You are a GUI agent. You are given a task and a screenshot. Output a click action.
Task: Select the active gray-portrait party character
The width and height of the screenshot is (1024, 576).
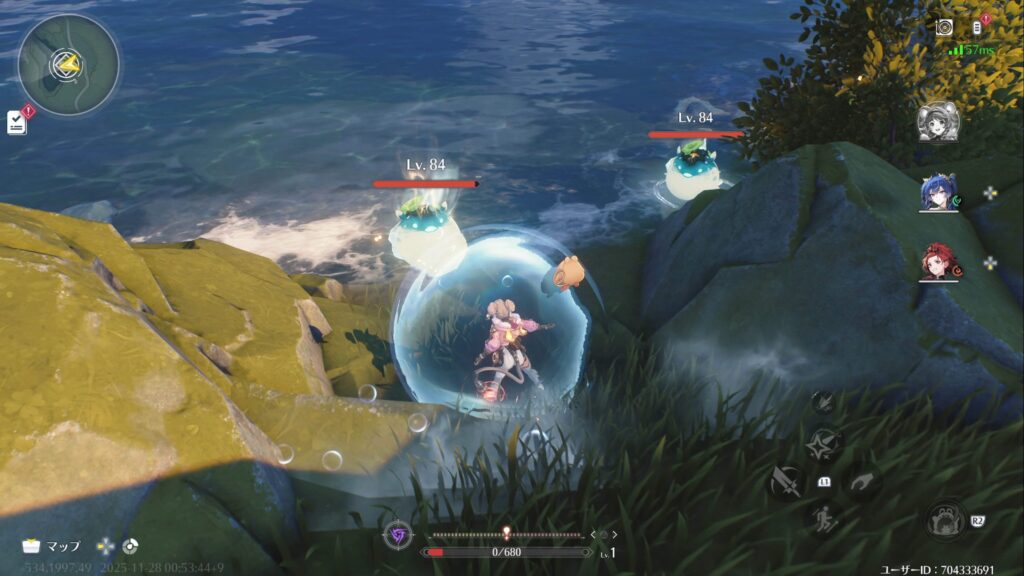click(x=938, y=122)
